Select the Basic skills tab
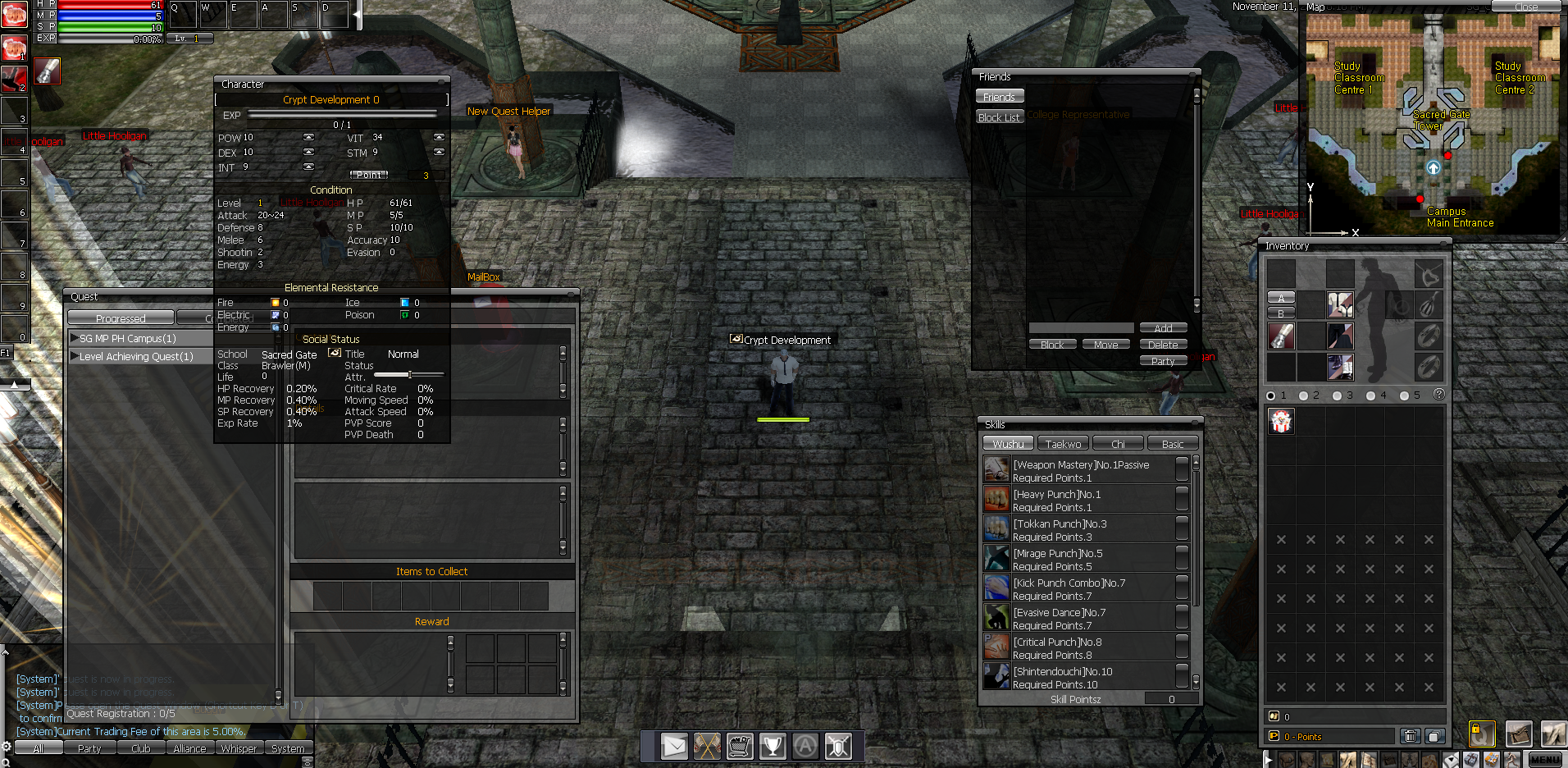Image resolution: width=1568 pixels, height=768 pixels. 1173,444
